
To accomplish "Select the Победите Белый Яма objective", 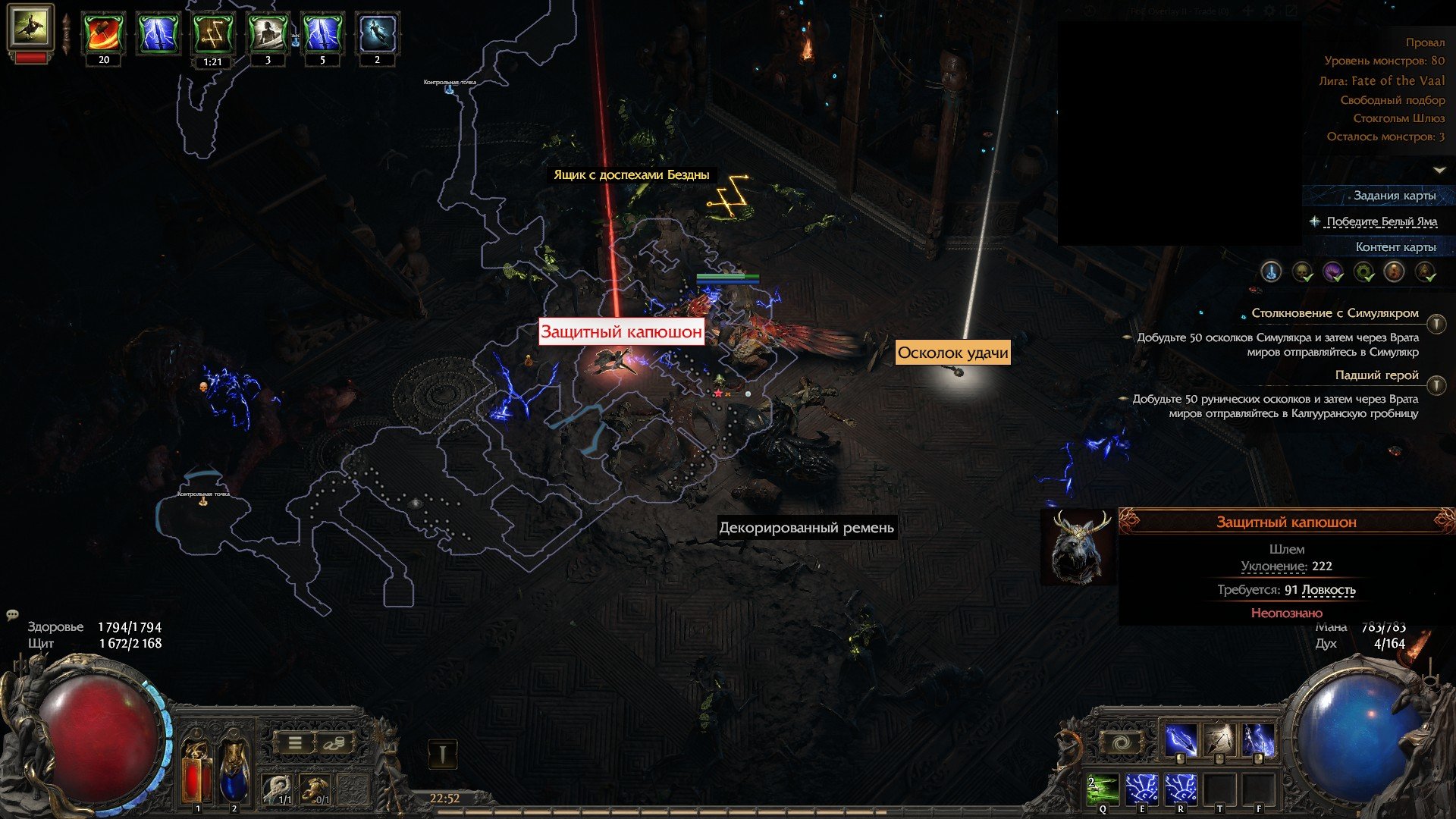I will [x=1381, y=221].
